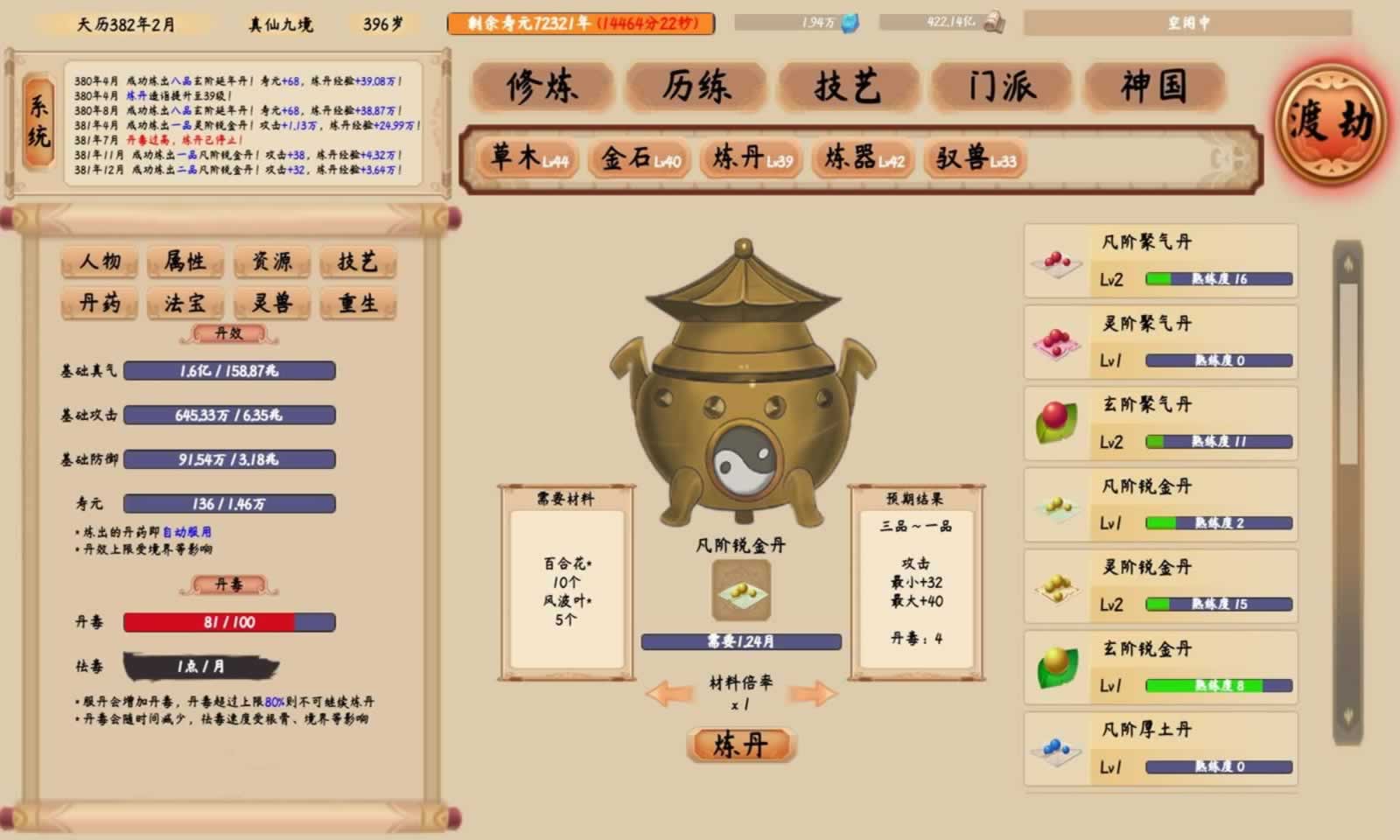The image size is (1400, 840).
Task: Decrease material rate with left arrow
Action: click(x=670, y=691)
